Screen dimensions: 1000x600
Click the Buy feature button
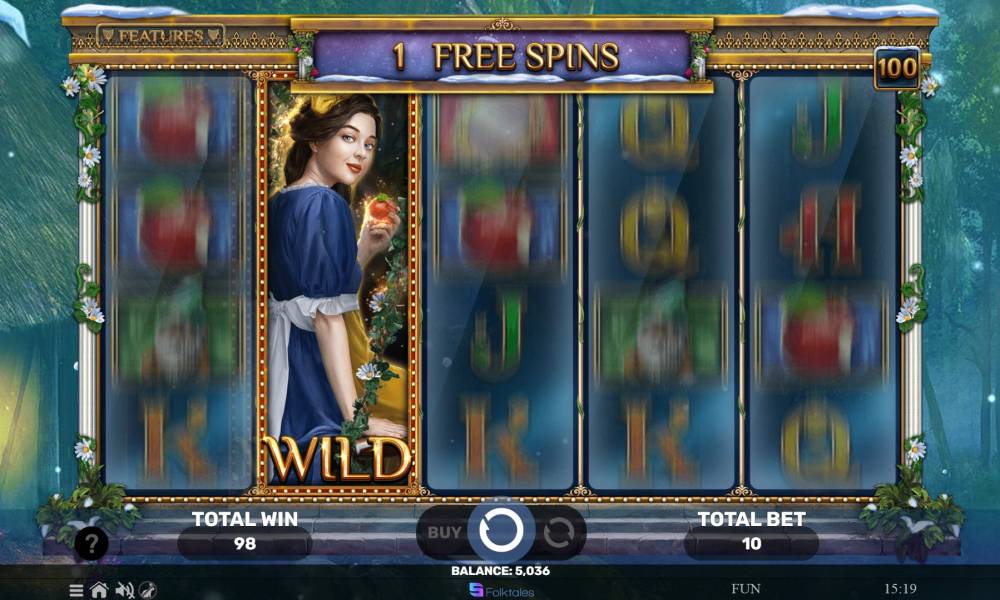444,532
